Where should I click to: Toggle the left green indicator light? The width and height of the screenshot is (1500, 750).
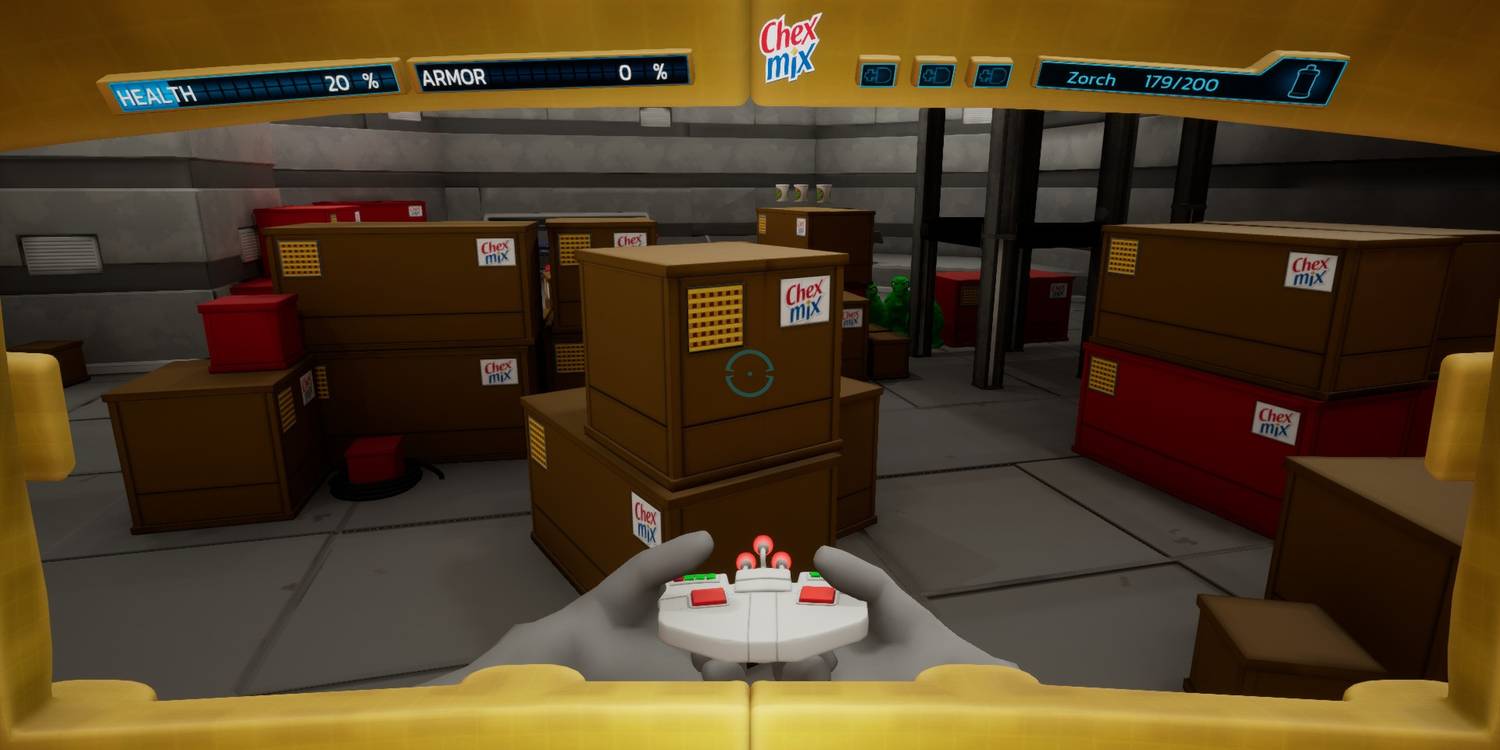point(699,577)
